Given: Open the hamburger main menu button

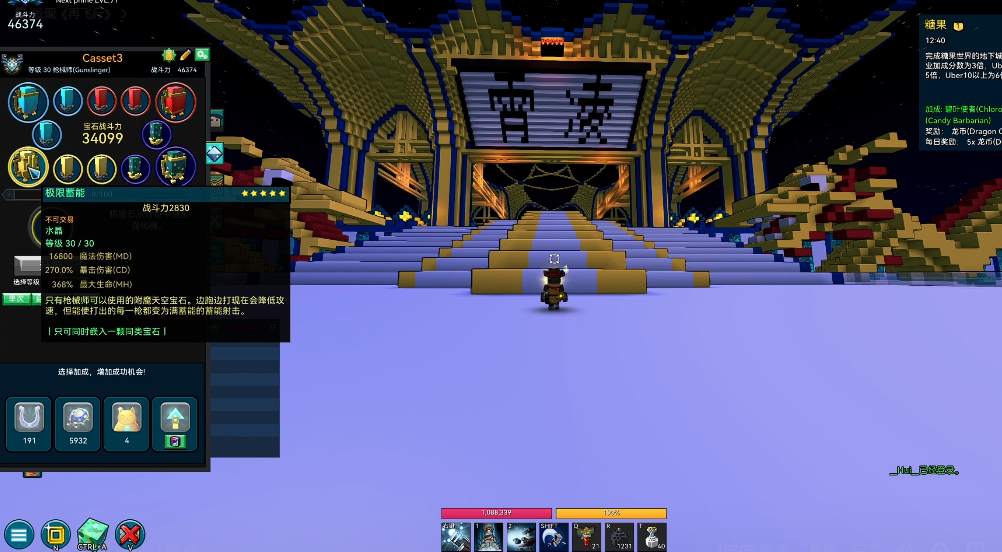Looking at the screenshot, I should point(18,534).
